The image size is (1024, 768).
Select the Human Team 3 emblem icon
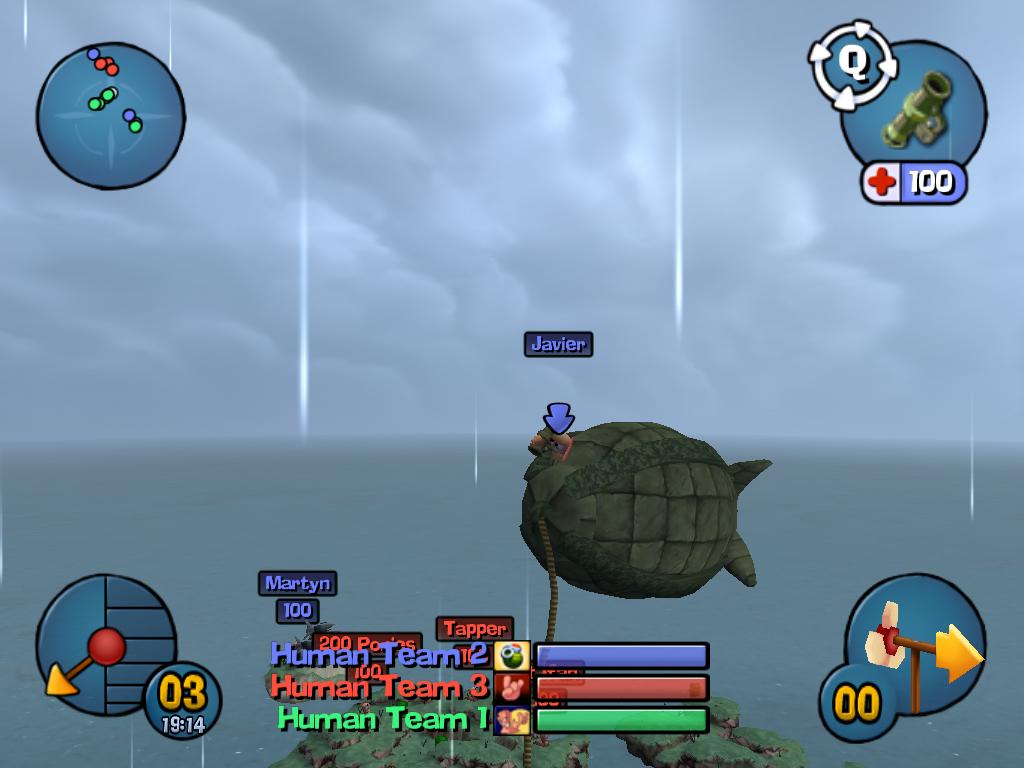(511, 688)
